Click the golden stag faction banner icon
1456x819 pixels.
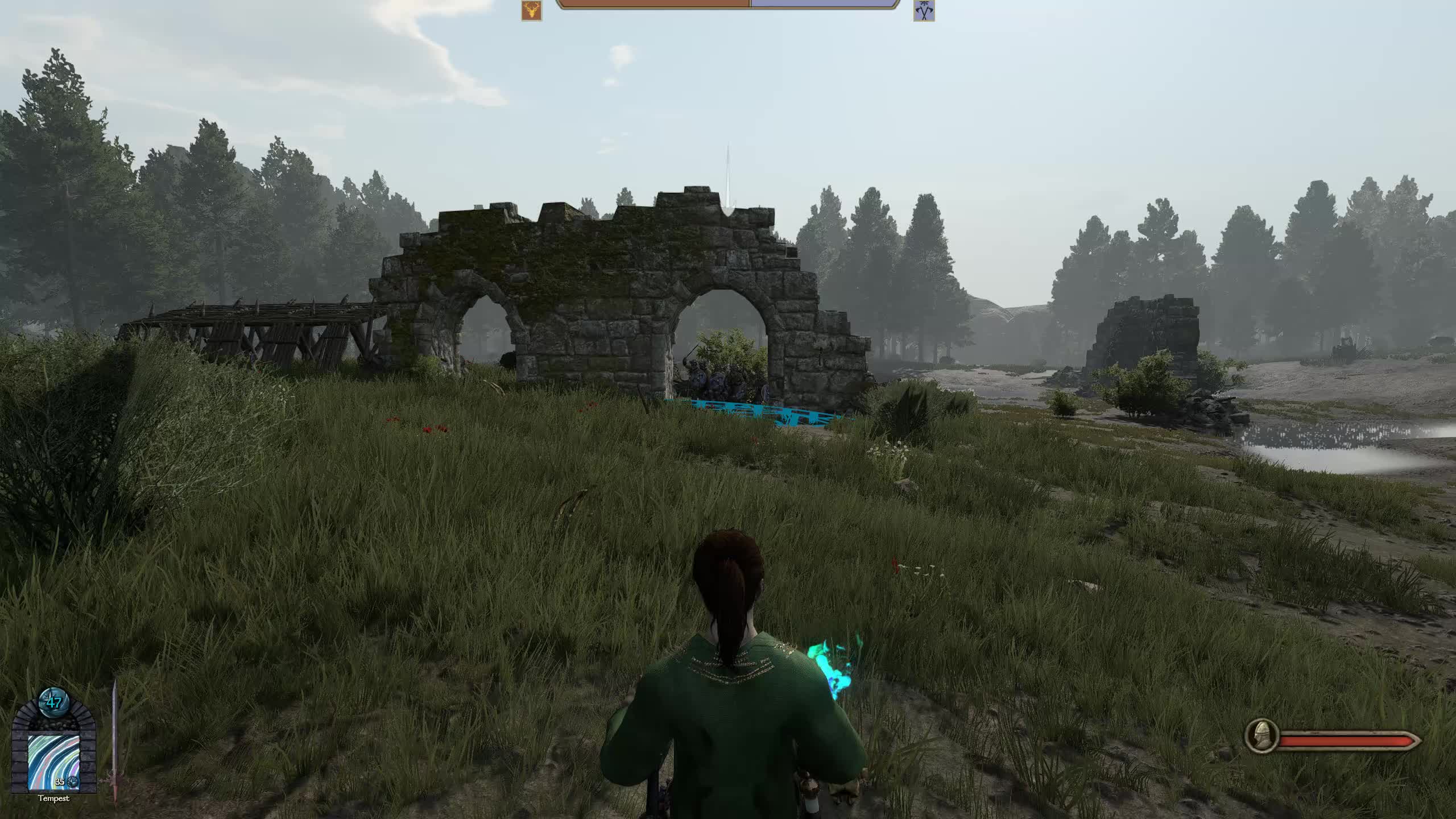532,10
